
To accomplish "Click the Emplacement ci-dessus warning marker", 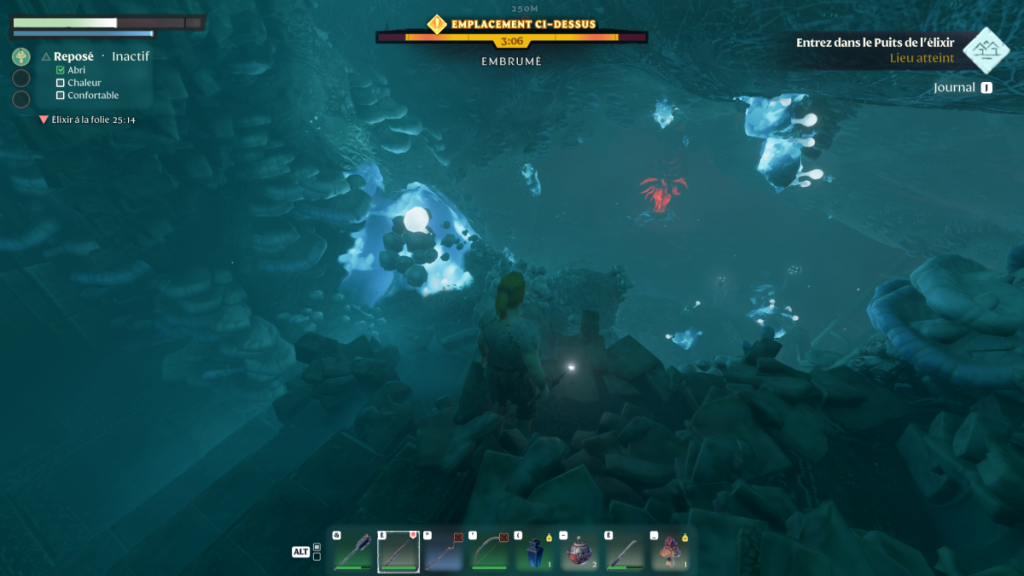I will coord(437,23).
